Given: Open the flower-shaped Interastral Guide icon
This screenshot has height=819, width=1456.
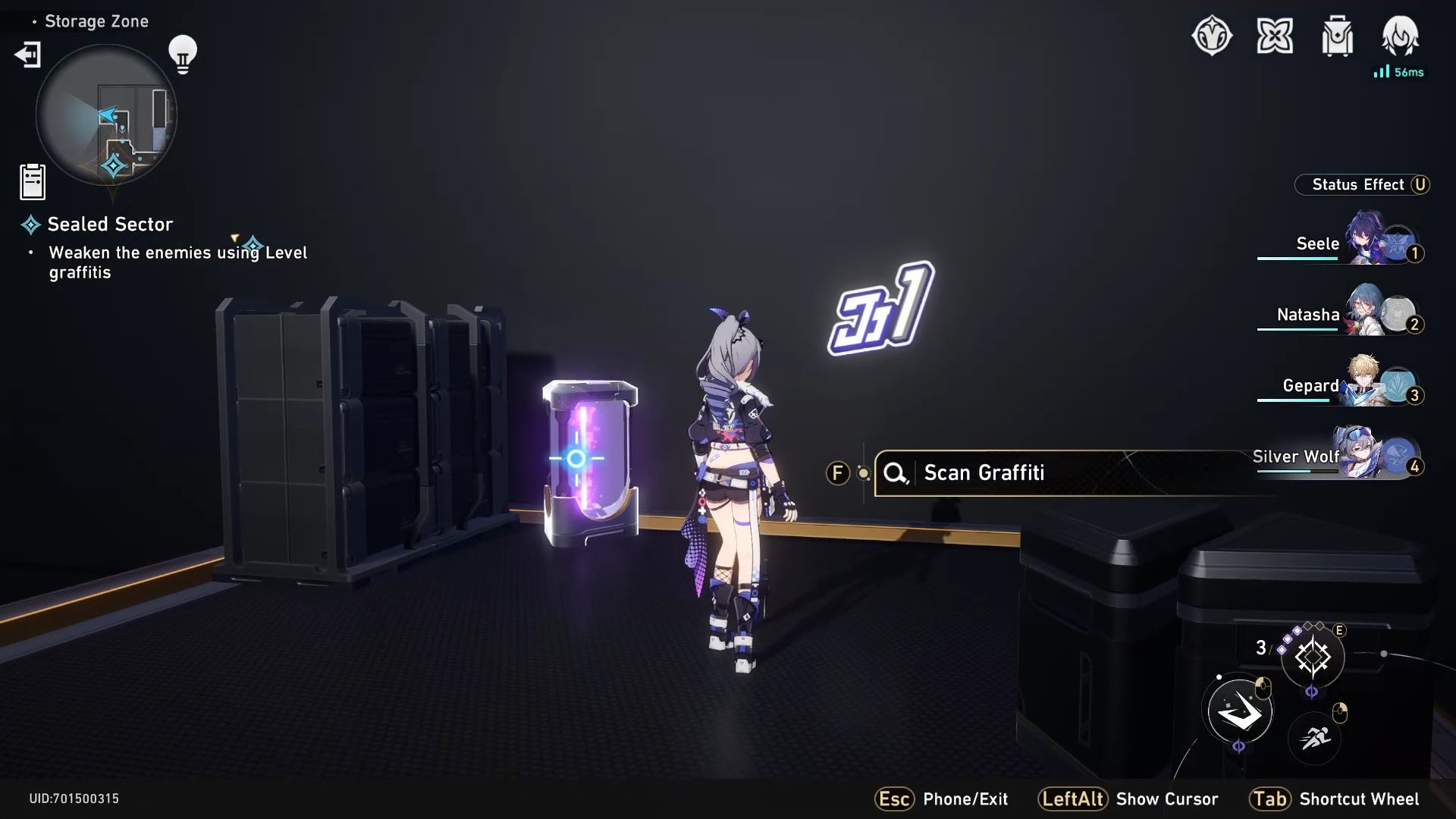Looking at the screenshot, I should (1276, 36).
